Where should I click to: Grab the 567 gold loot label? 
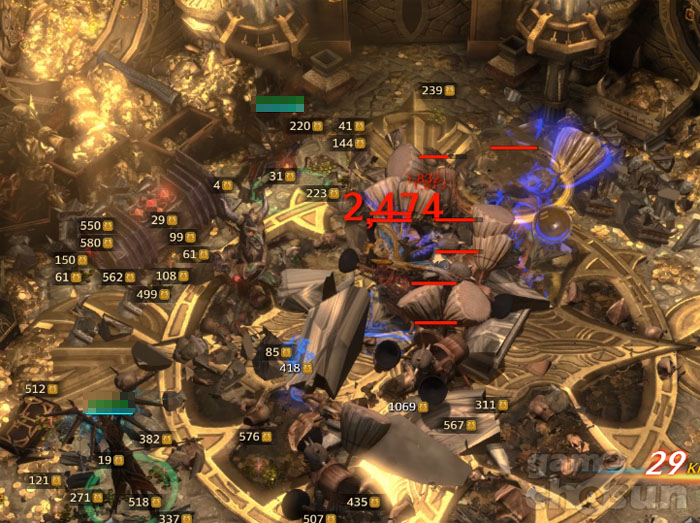[x=460, y=425]
